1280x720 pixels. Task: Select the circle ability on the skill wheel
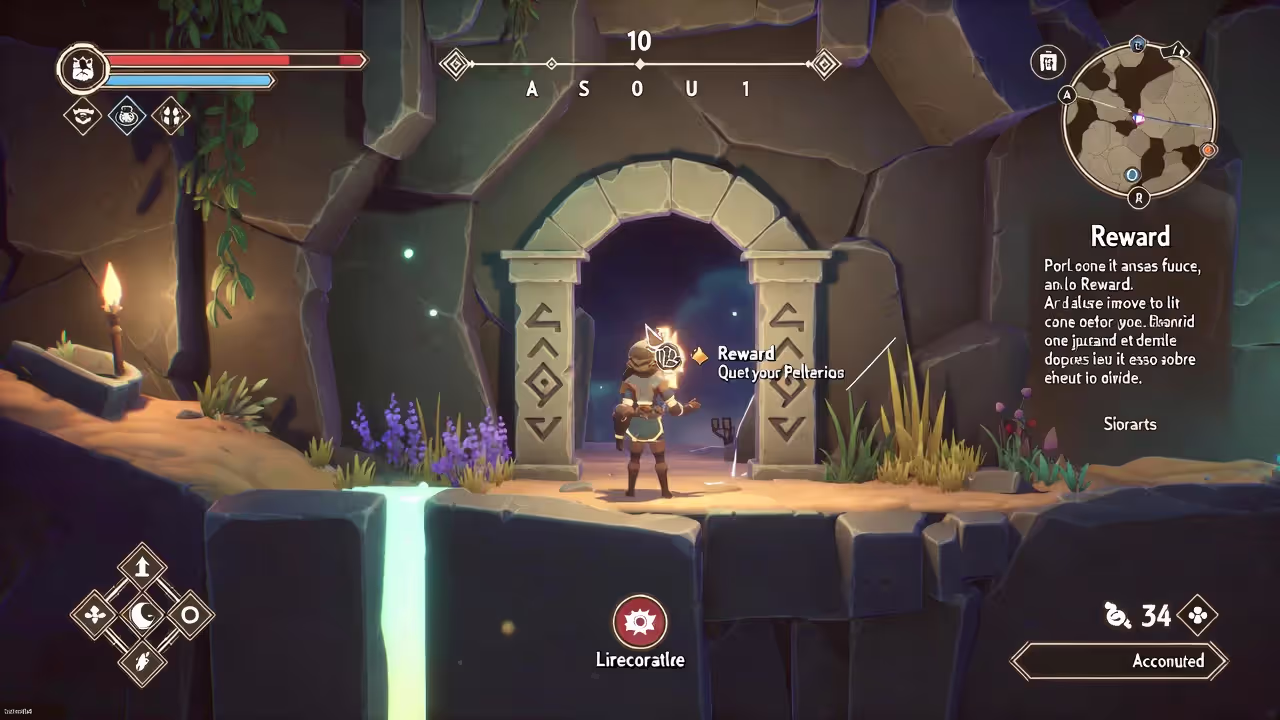(190, 617)
